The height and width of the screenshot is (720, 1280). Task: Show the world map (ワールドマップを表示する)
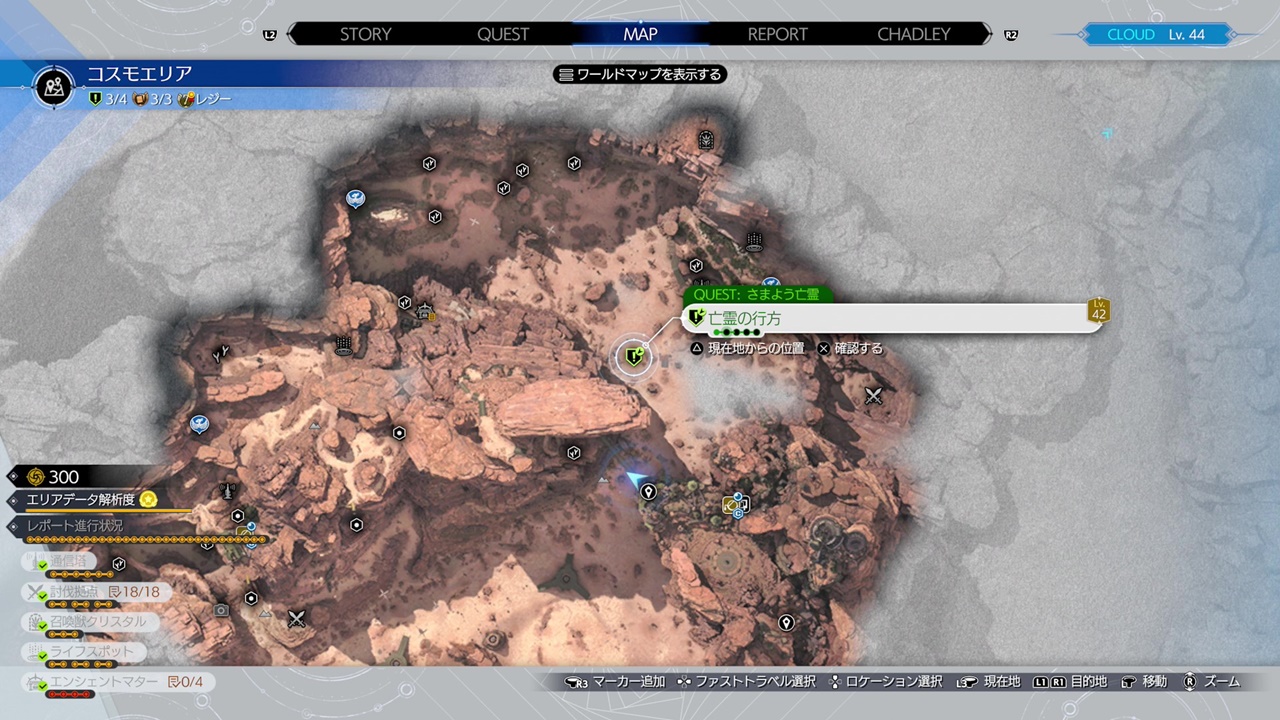(x=640, y=74)
